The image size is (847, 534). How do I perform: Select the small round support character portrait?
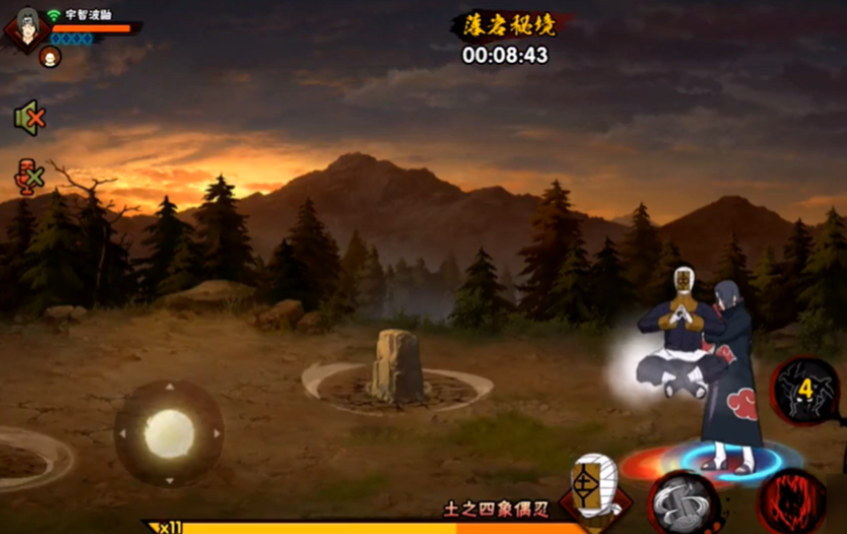tap(49, 58)
